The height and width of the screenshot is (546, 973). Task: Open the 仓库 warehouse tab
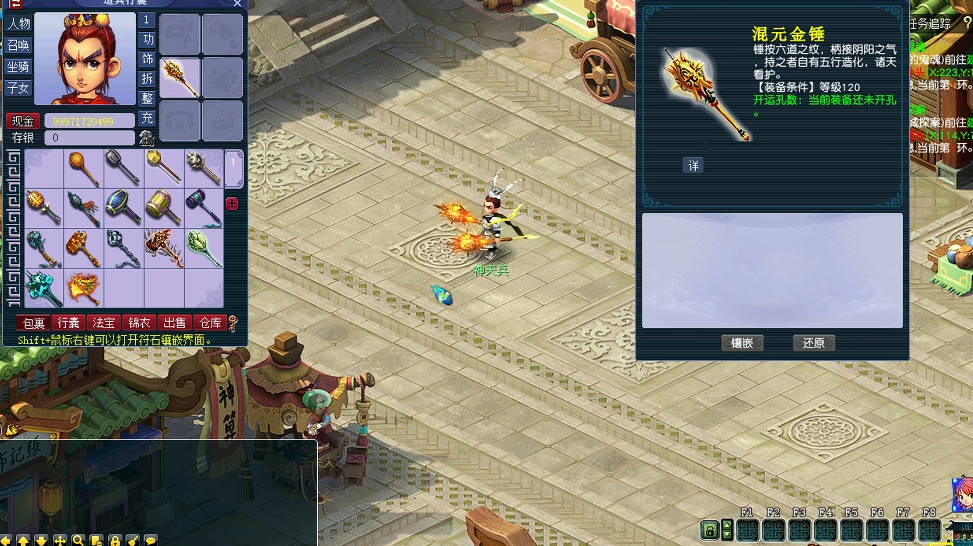tap(209, 323)
